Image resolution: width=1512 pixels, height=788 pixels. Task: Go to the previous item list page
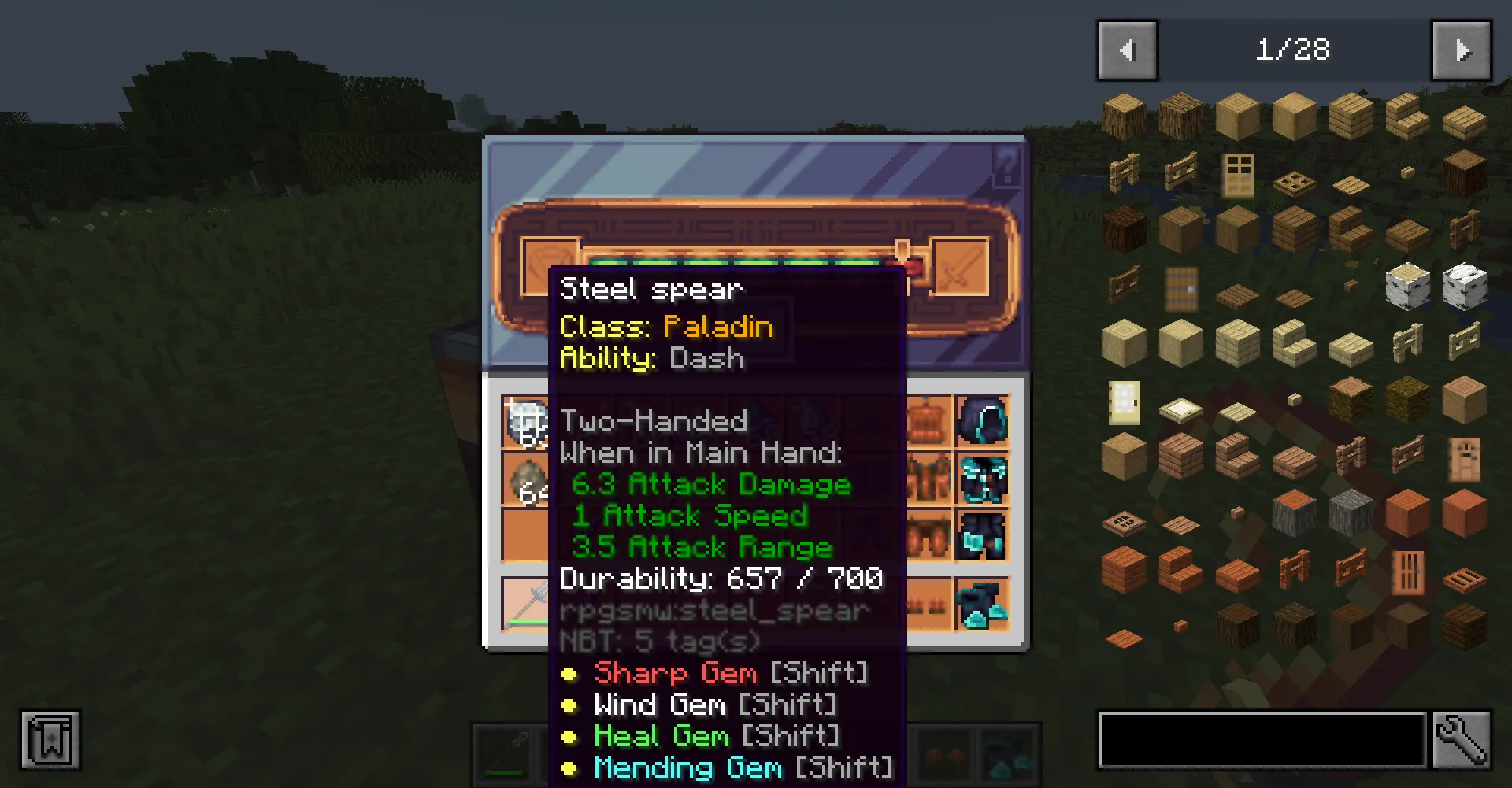(1127, 50)
